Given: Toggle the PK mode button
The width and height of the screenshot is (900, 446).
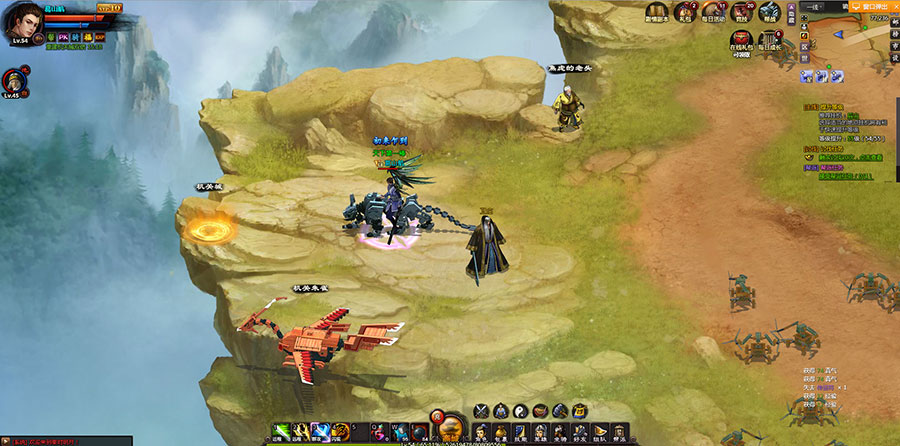Looking at the screenshot, I should pyautogui.click(x=64, y=36).
